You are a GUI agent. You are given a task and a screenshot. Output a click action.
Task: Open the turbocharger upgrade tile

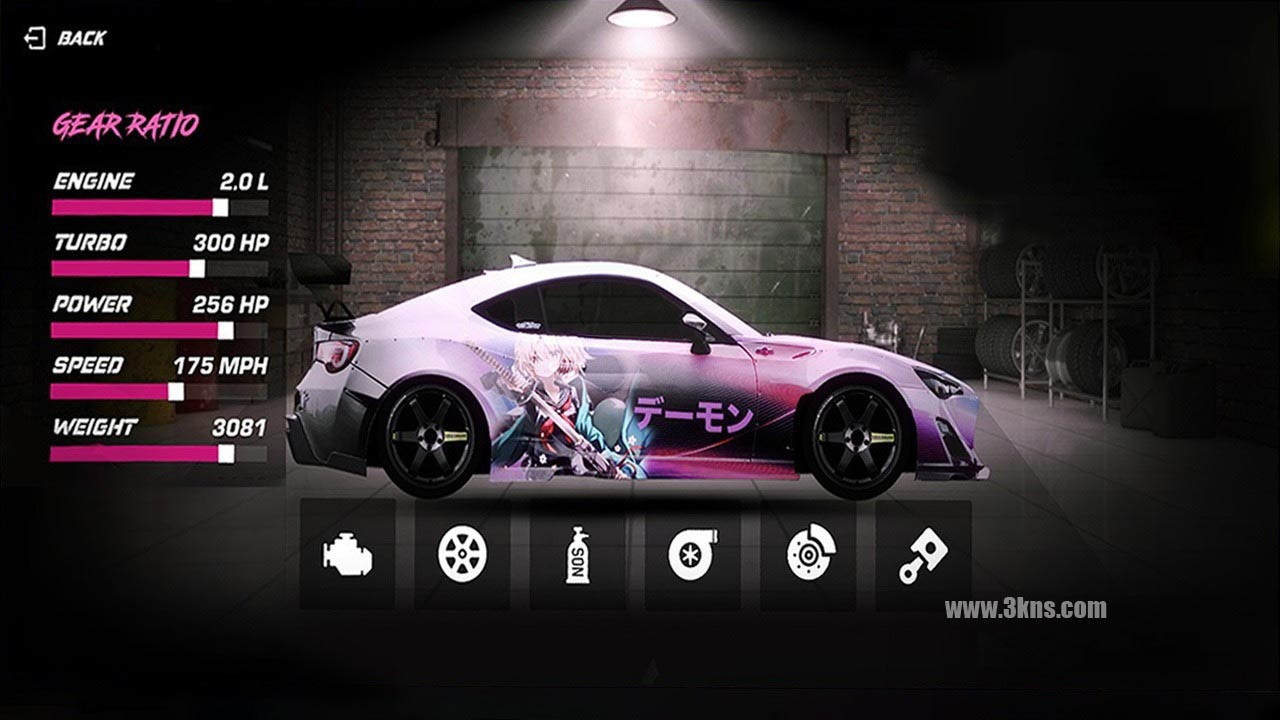(x=692, y=555)
